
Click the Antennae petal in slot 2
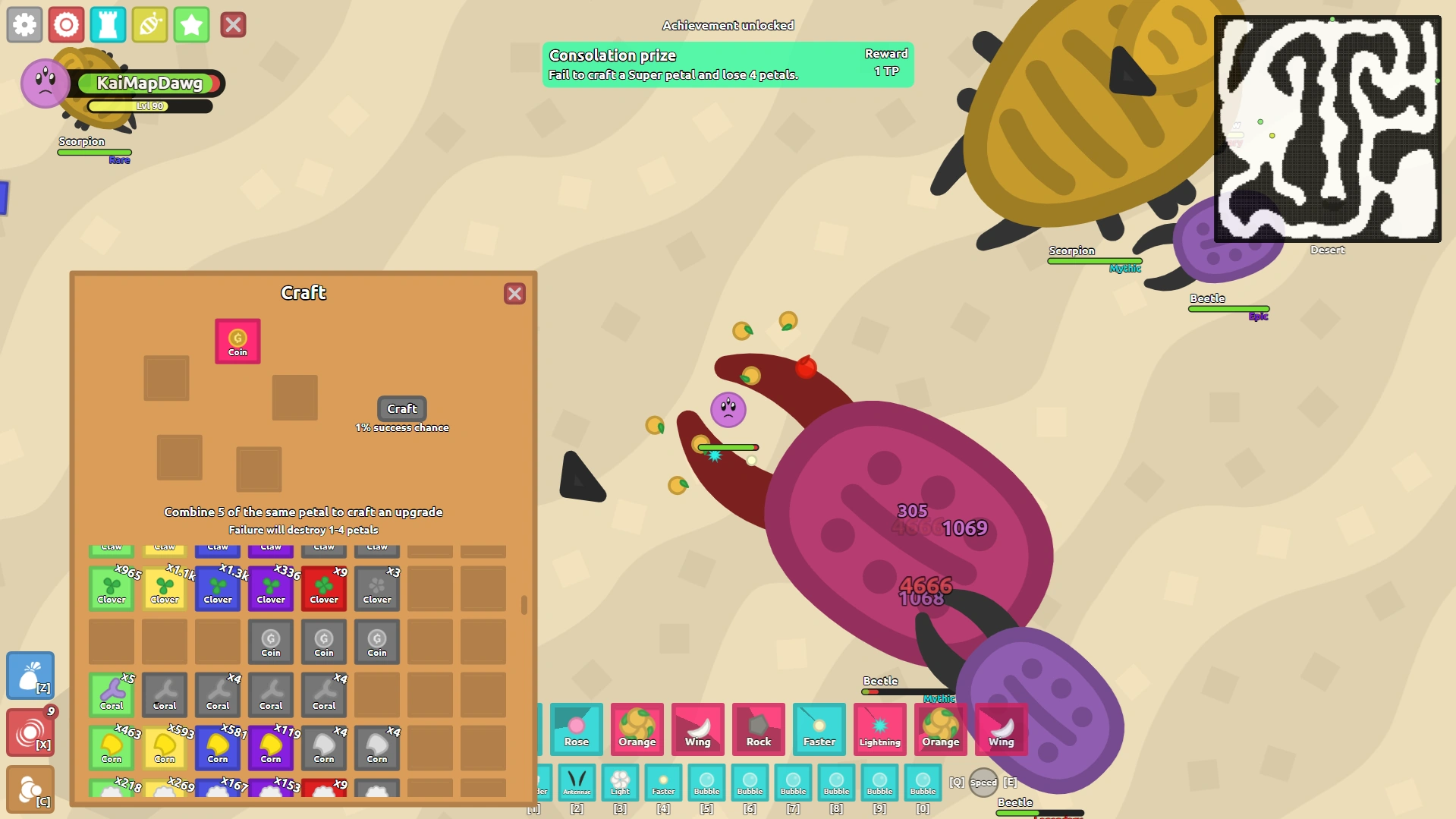click(x=577, y=783)
